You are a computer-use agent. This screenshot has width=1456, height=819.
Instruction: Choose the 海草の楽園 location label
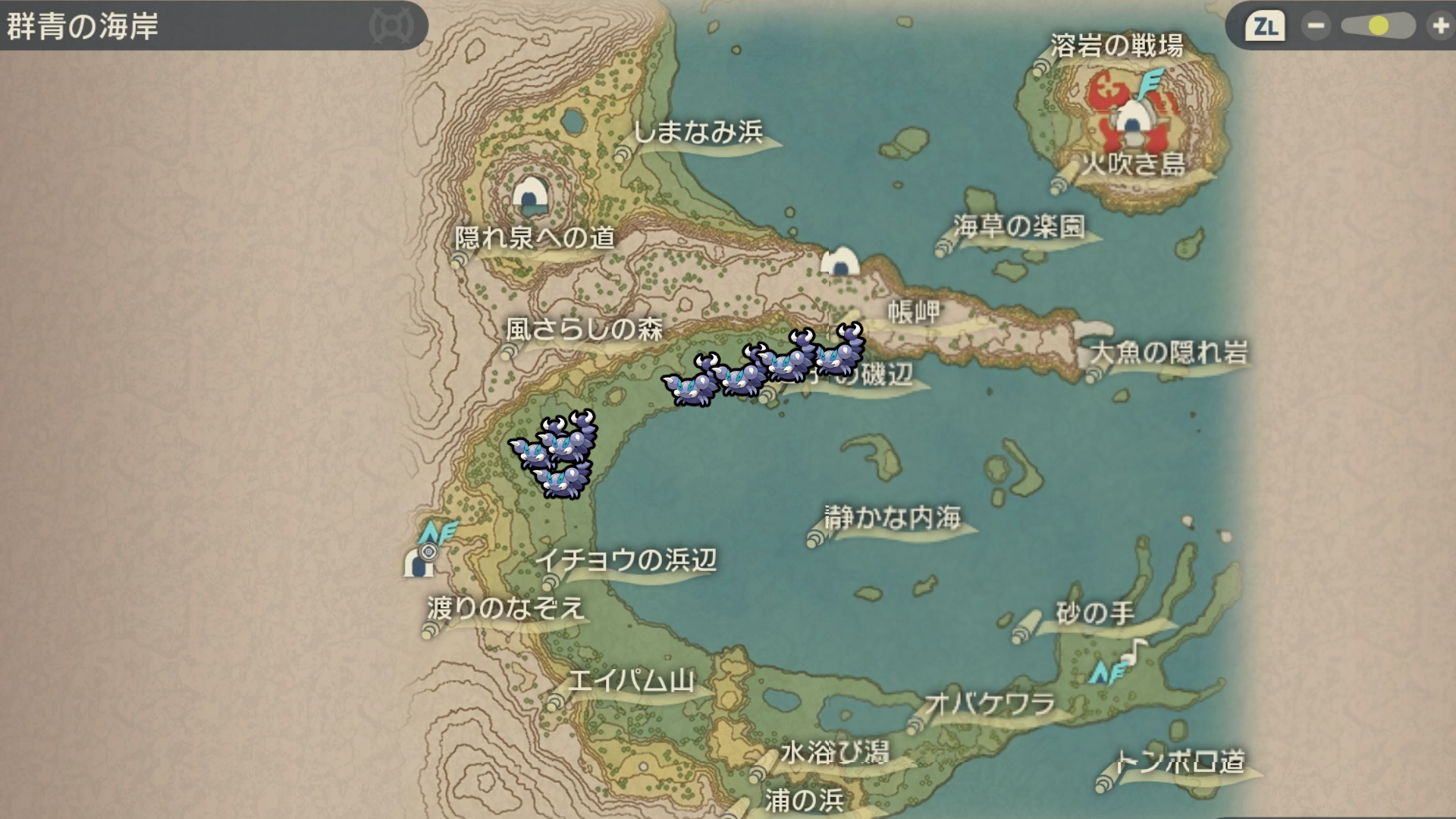1019,226
